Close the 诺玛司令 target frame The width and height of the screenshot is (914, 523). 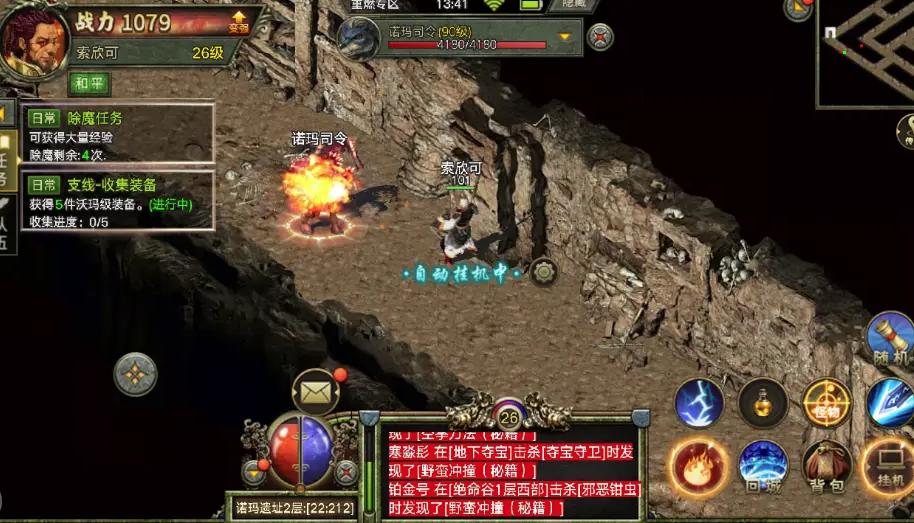click(x=600, y=38)
